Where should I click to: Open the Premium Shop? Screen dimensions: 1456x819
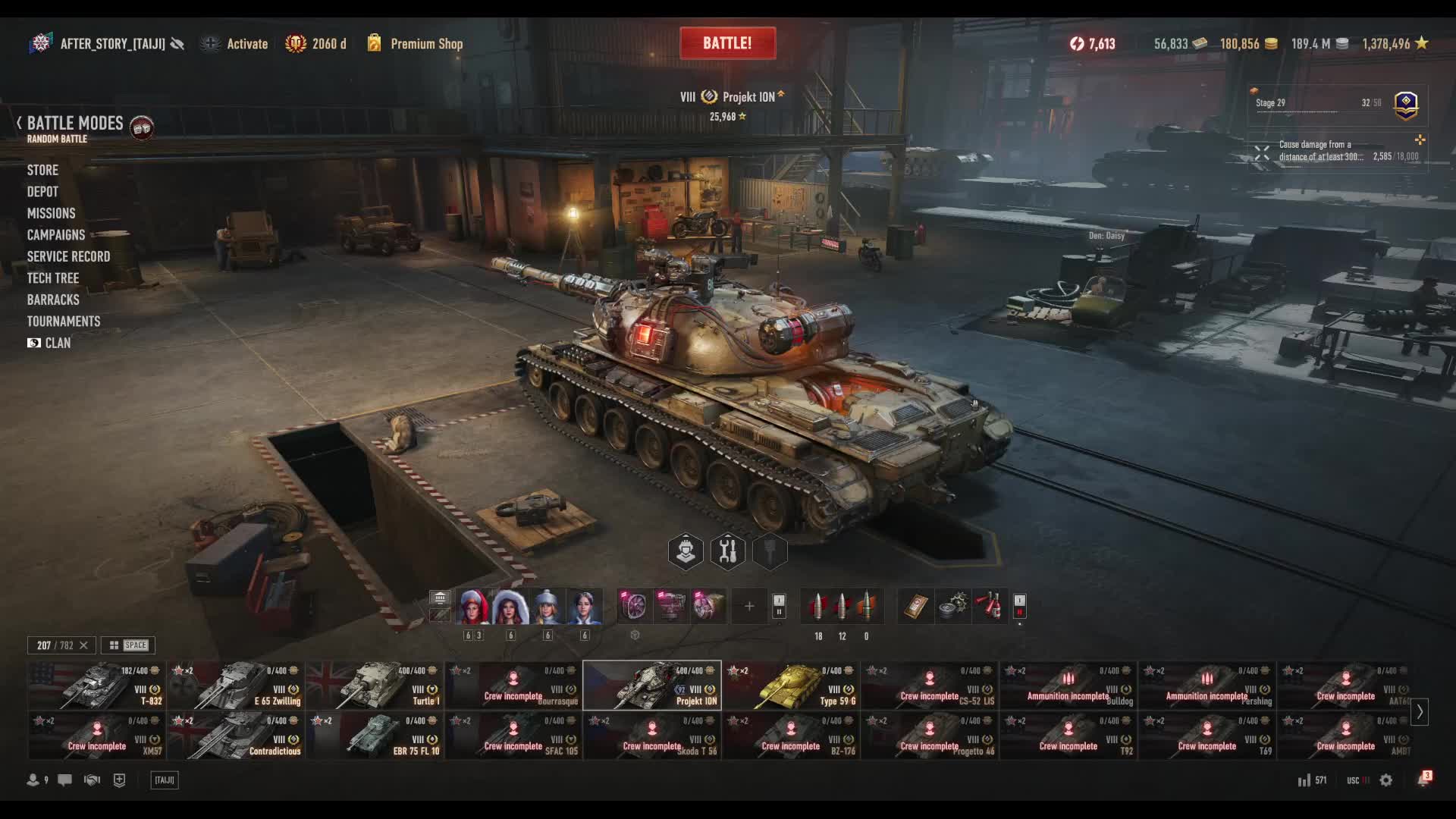[425, 44]
